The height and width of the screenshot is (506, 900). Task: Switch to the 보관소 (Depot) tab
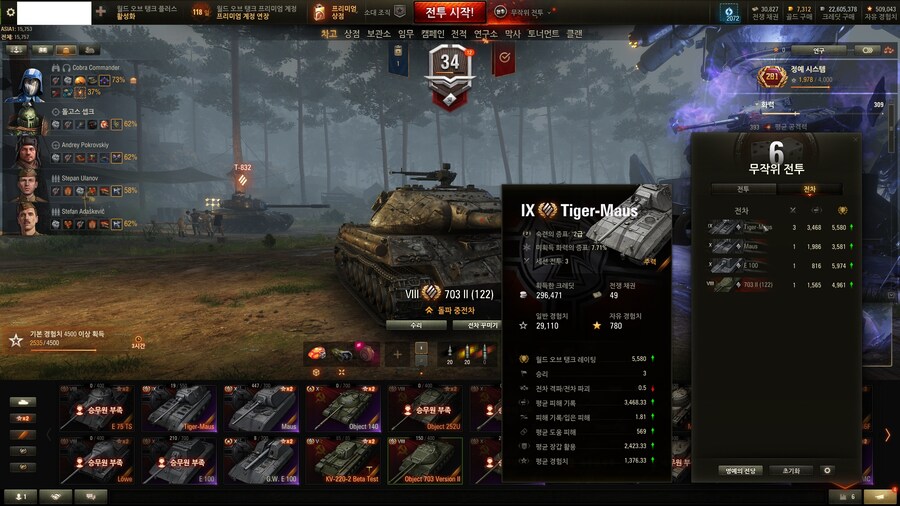[378, 33]
